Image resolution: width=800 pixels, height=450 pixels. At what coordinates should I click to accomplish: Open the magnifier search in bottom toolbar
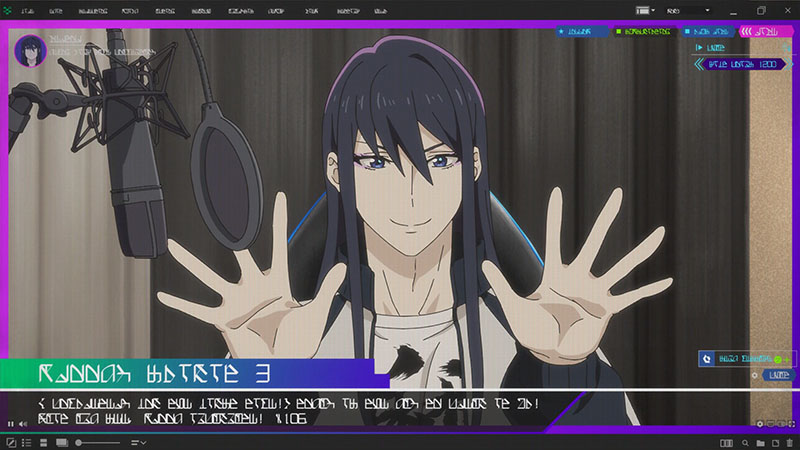coord(745,442)
